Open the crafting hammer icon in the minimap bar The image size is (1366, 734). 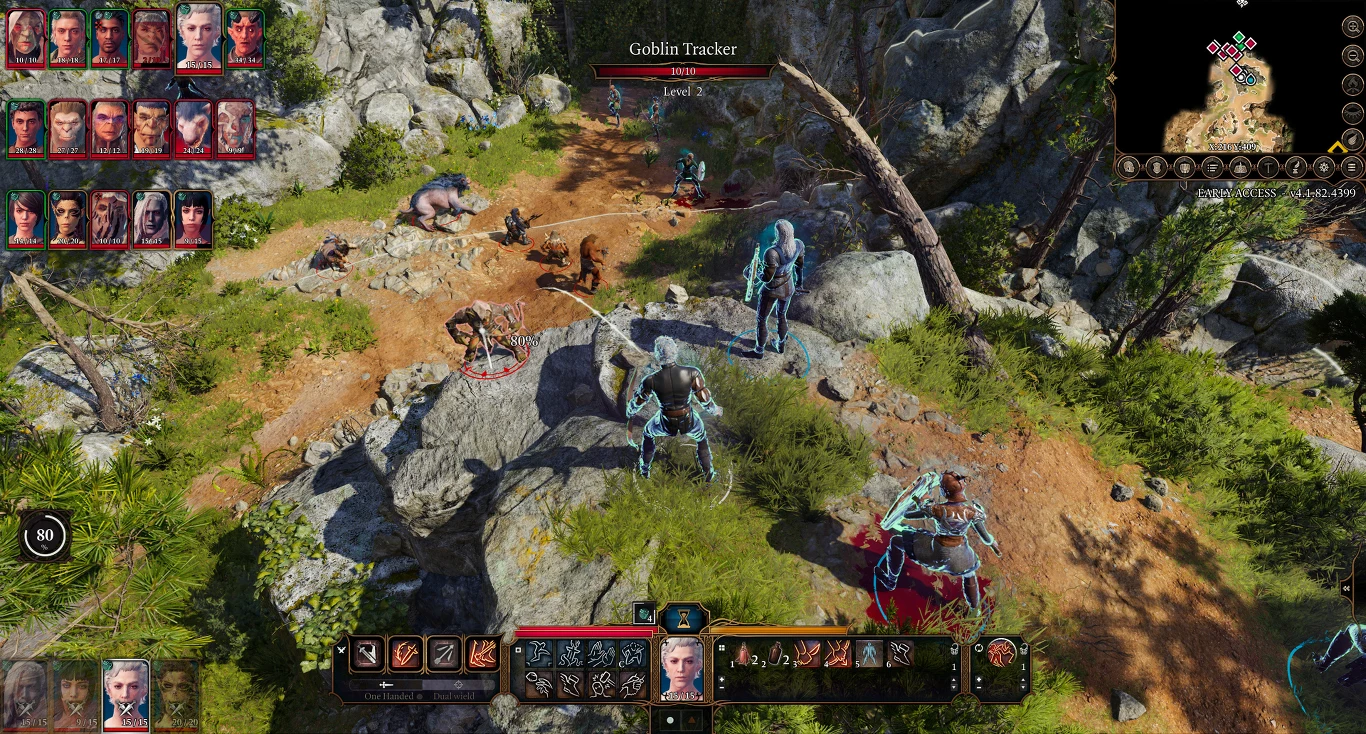1267,168
